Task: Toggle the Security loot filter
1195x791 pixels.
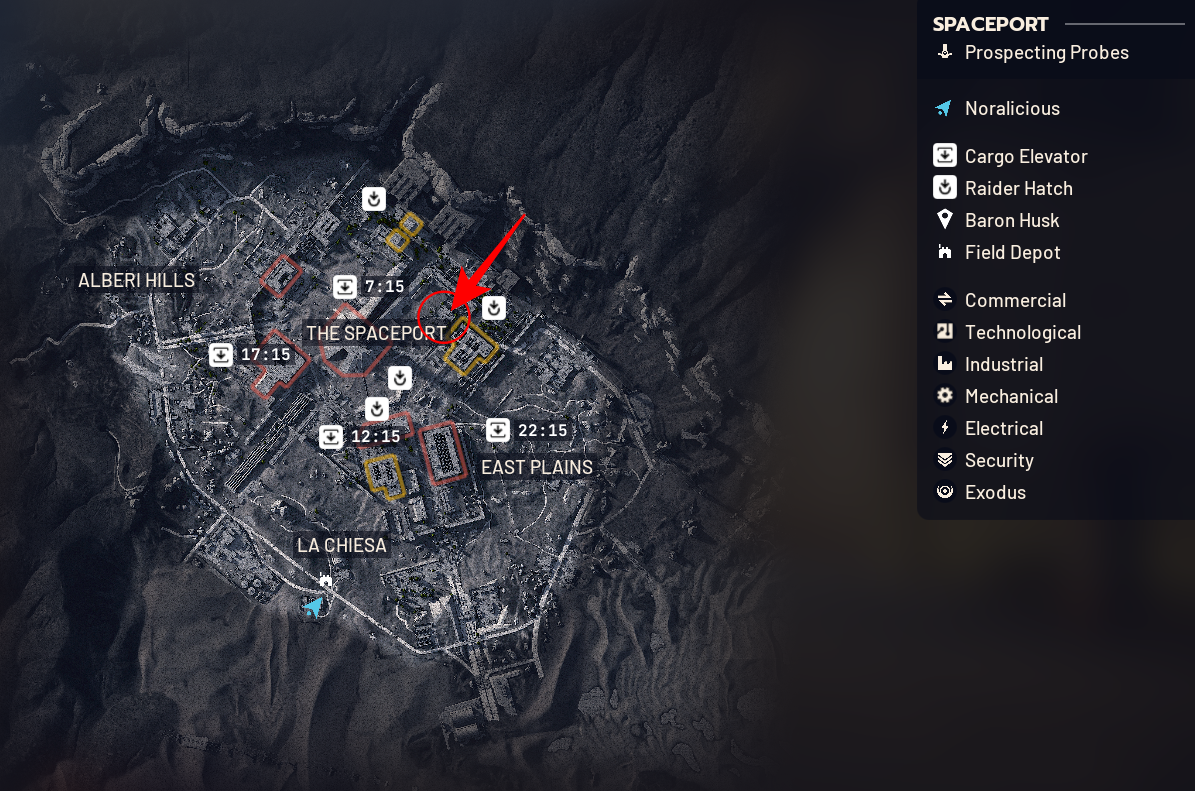Action: (998, 460)
